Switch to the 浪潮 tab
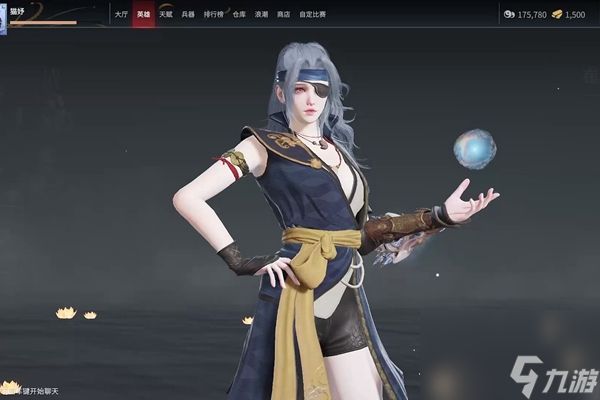 click(x=261, y=15)
